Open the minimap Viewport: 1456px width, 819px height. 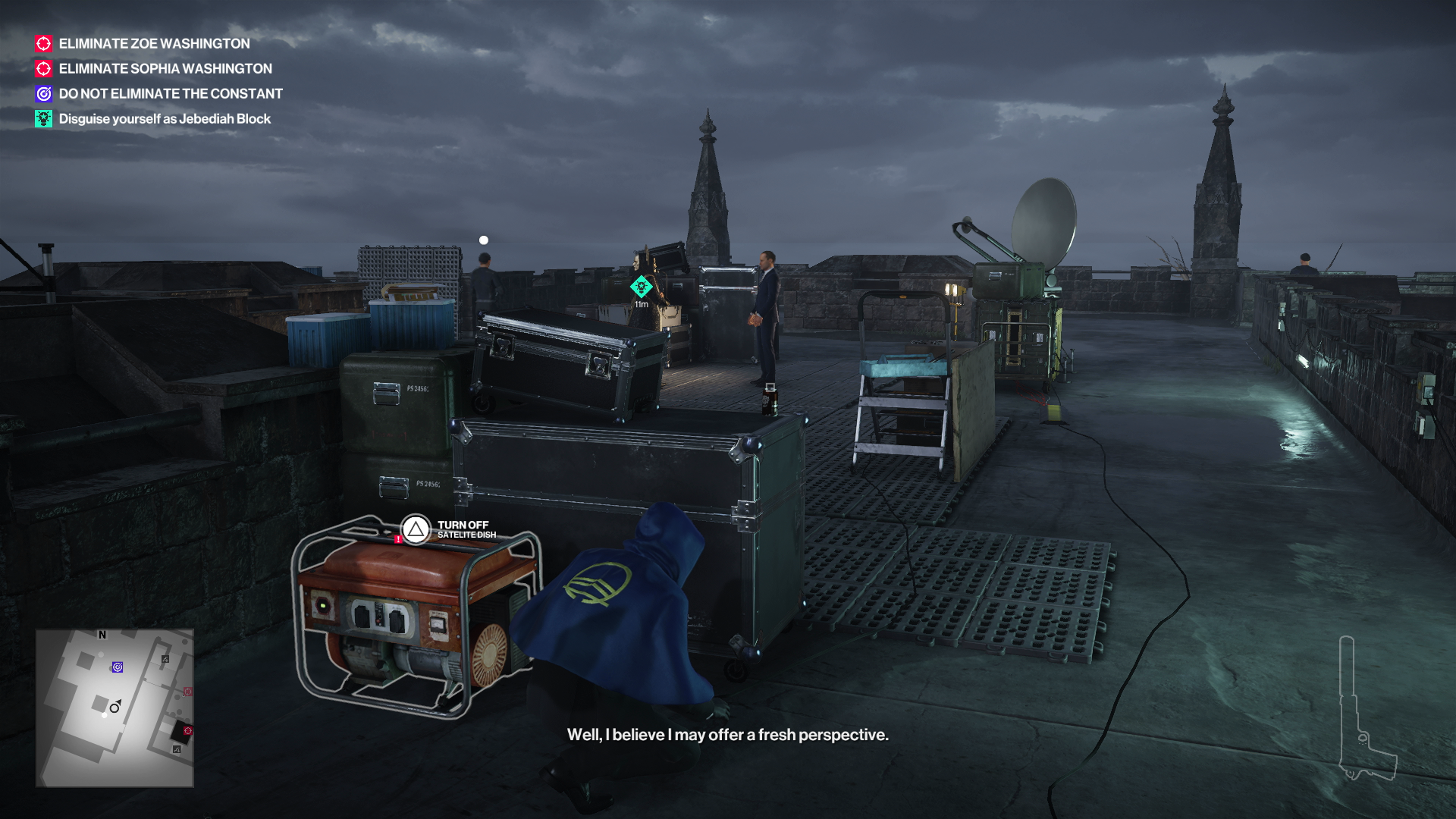point(115,708)
